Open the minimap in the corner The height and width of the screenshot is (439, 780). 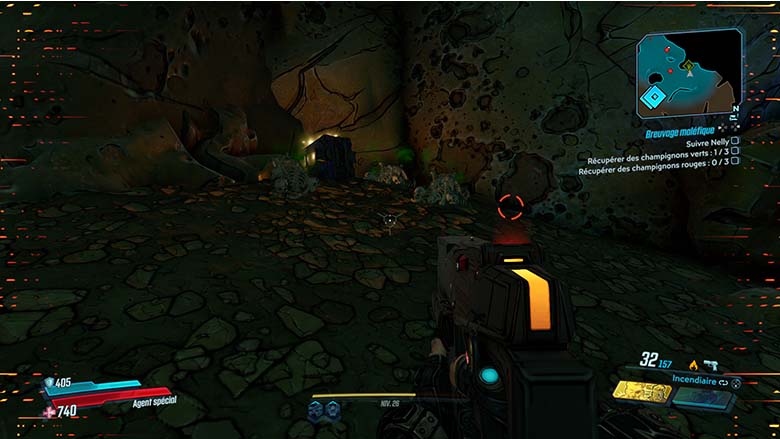coord(688,70)
